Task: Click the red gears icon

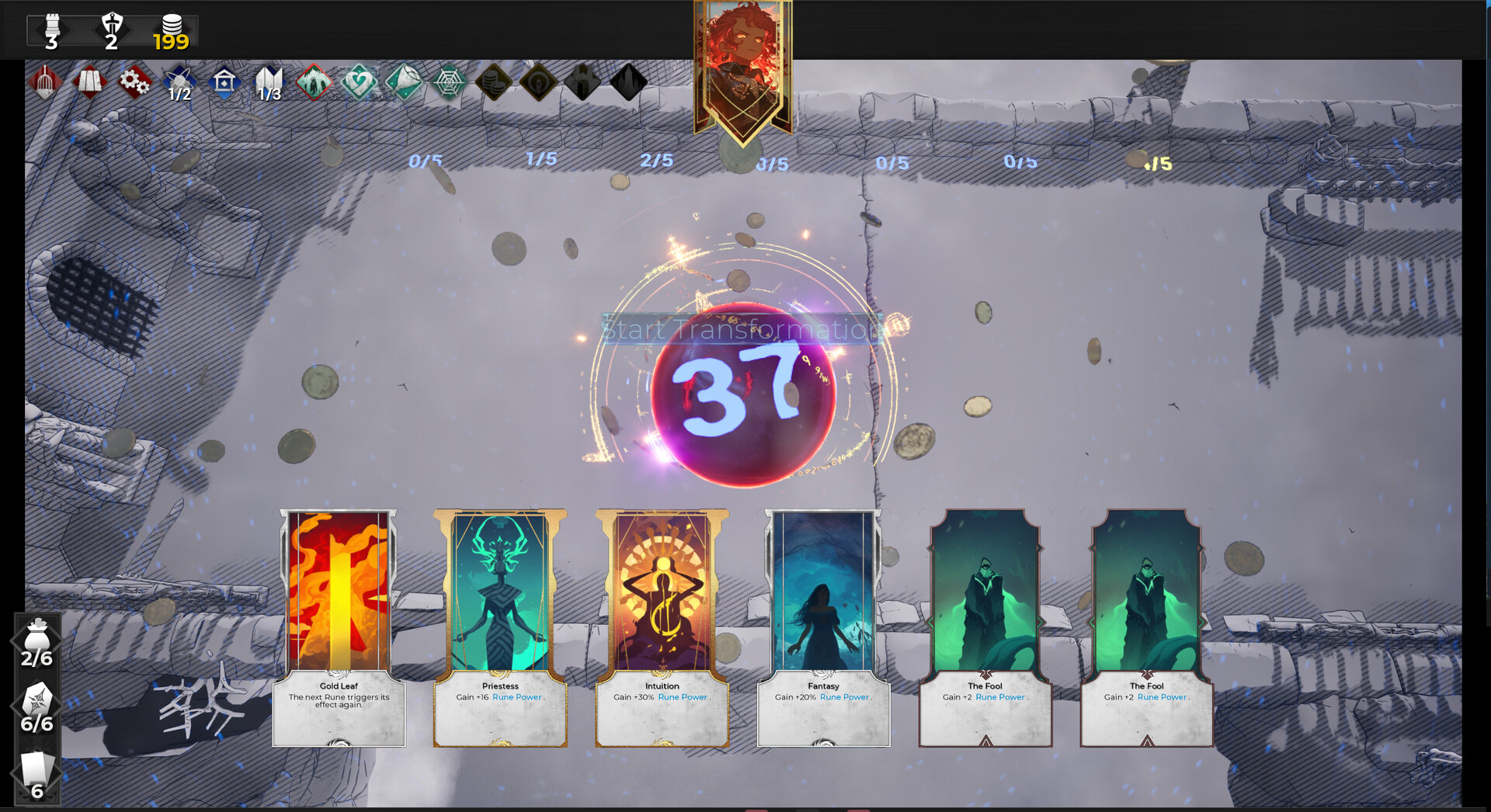Action: coord(133,82)
